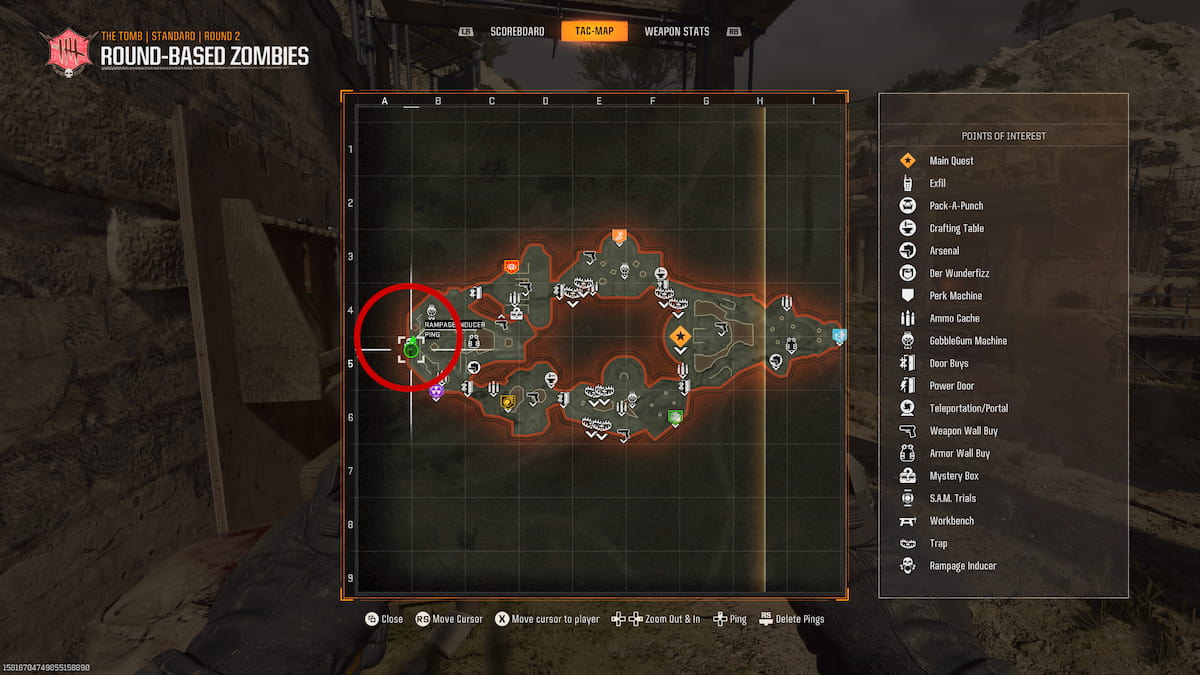This screenshot has height=675, width=1200.
Task: Select Rampage Inducer legend entry
Action: 962,566
